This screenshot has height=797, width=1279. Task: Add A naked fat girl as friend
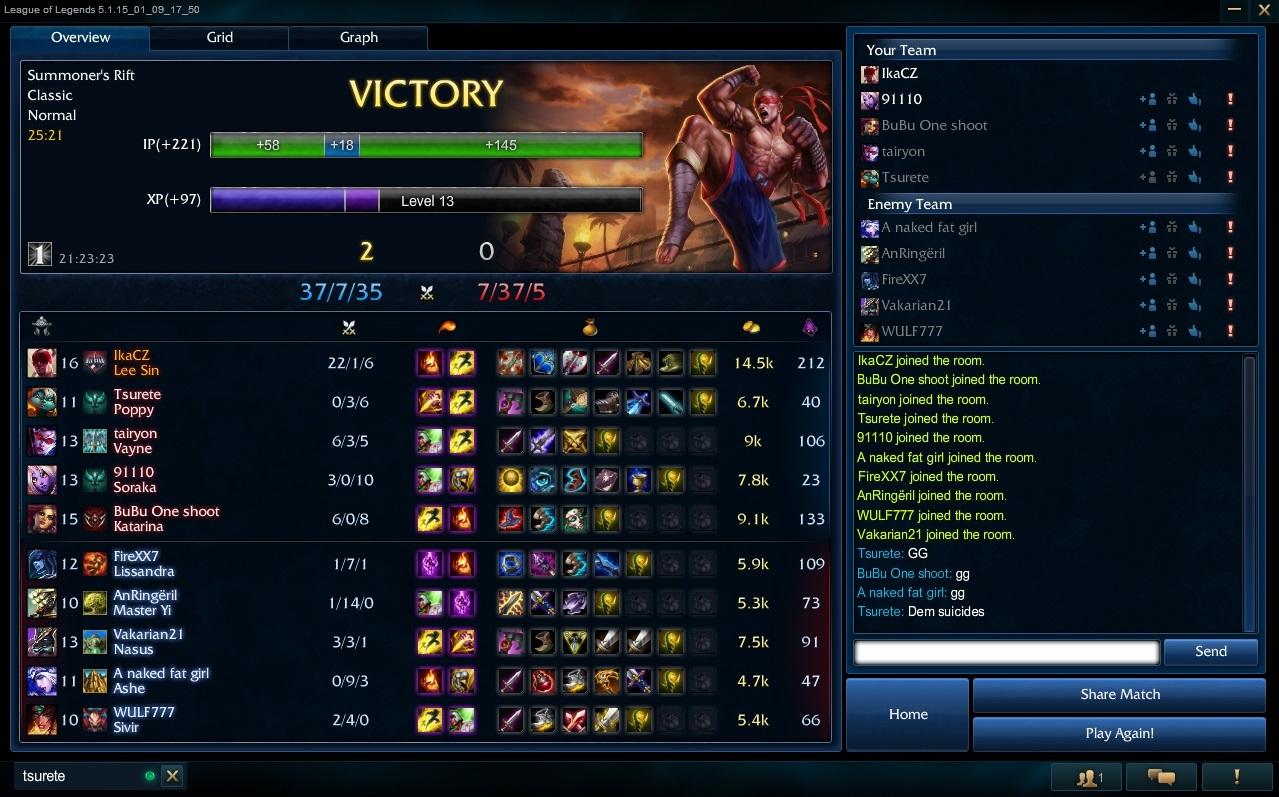point(1147,227)
